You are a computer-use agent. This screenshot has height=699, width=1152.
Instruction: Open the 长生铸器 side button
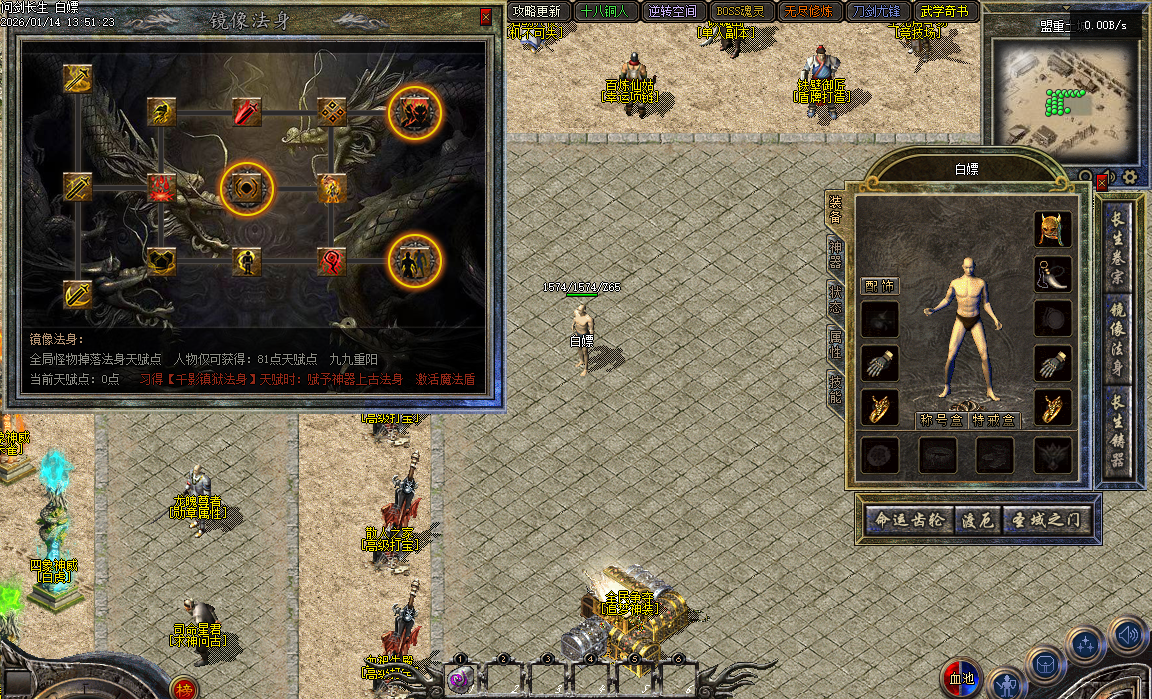[1118, 430]
